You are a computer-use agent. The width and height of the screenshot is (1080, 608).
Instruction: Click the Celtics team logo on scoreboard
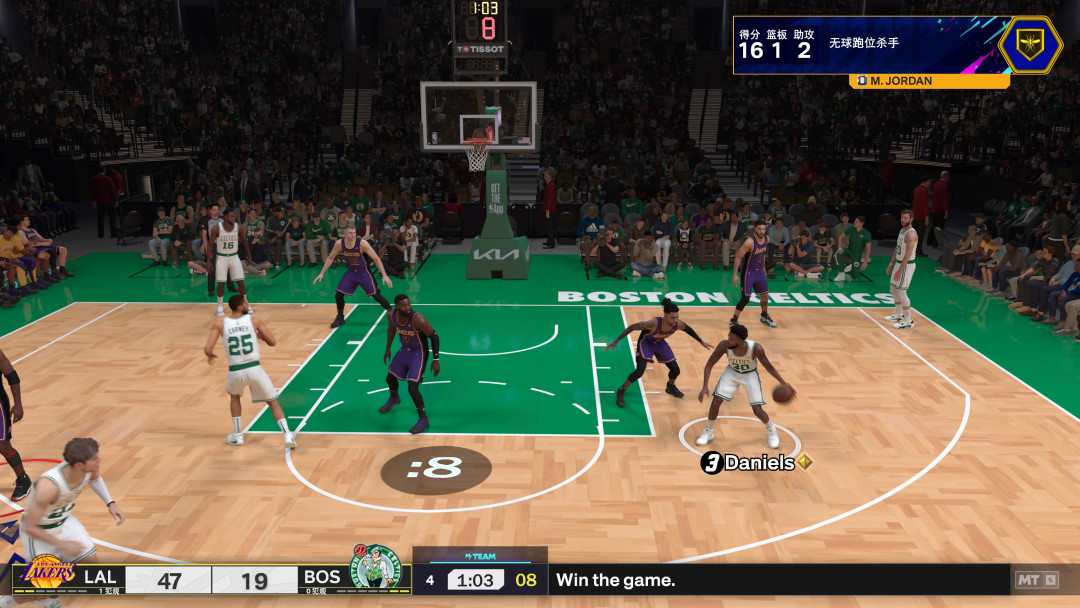[376, 570]
